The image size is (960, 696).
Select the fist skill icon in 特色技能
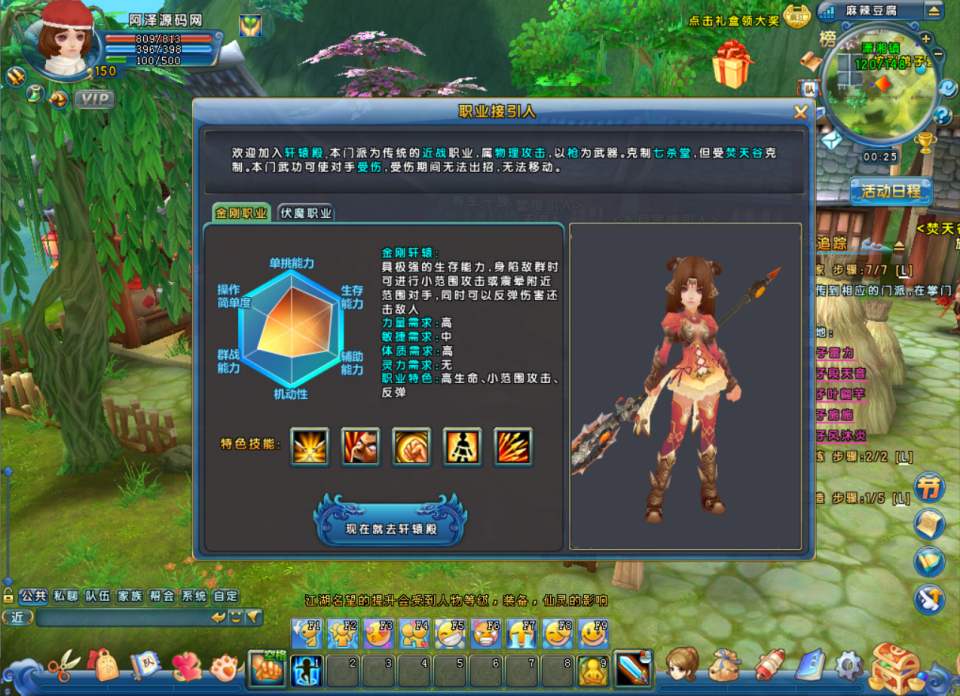(x=411, y=446)
